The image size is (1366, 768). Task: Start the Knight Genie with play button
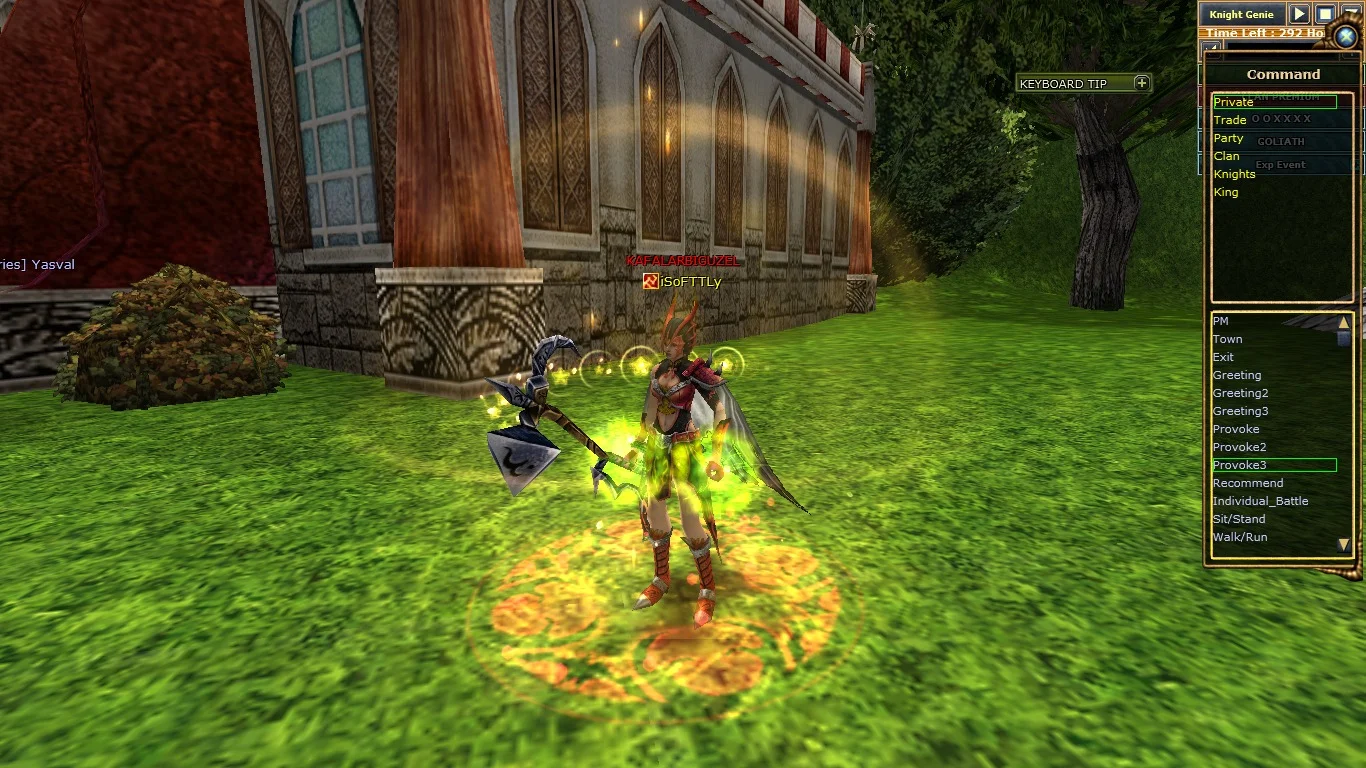(x=1298, y=14)
